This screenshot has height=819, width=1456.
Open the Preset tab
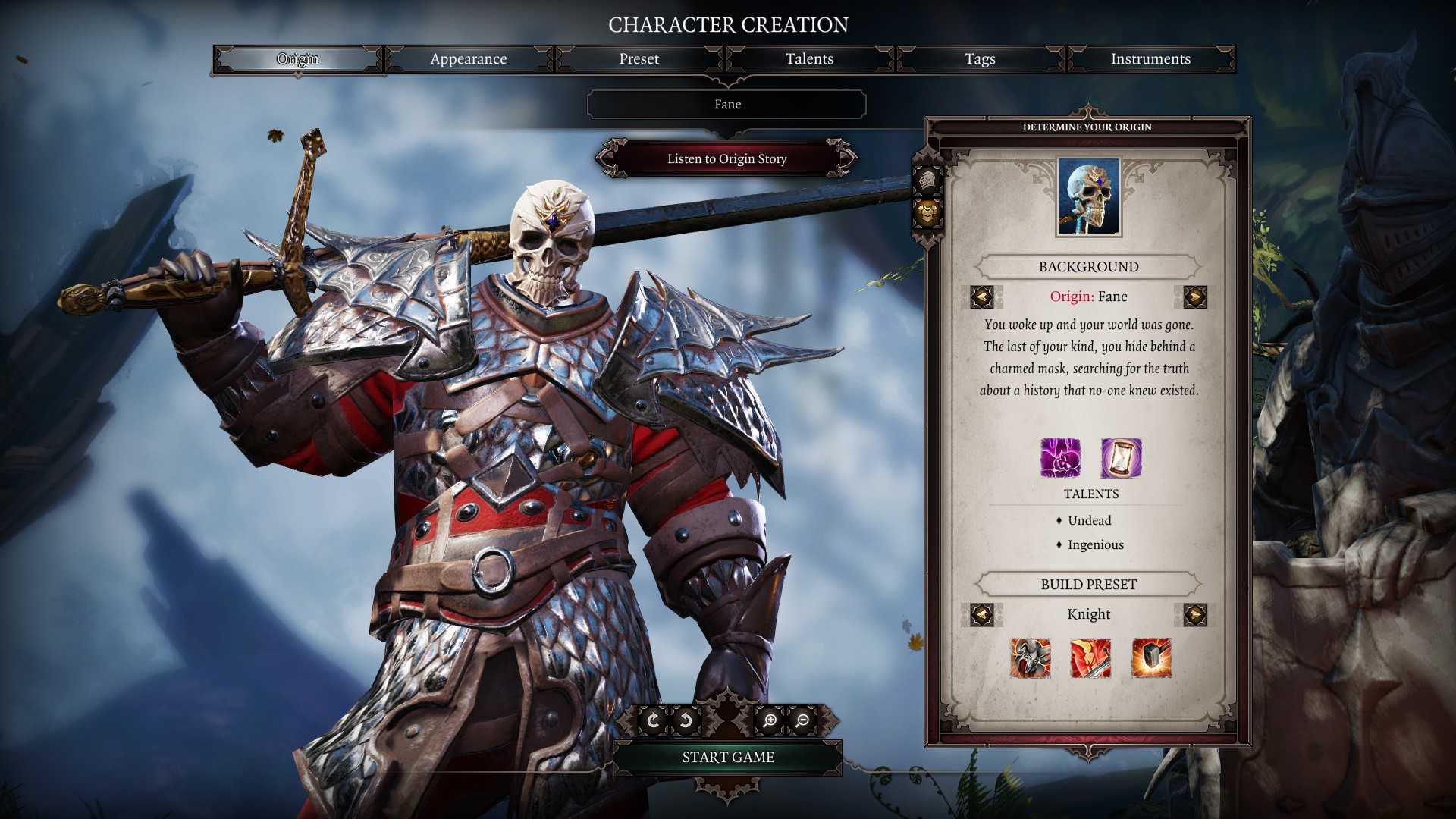click(639, 59)
